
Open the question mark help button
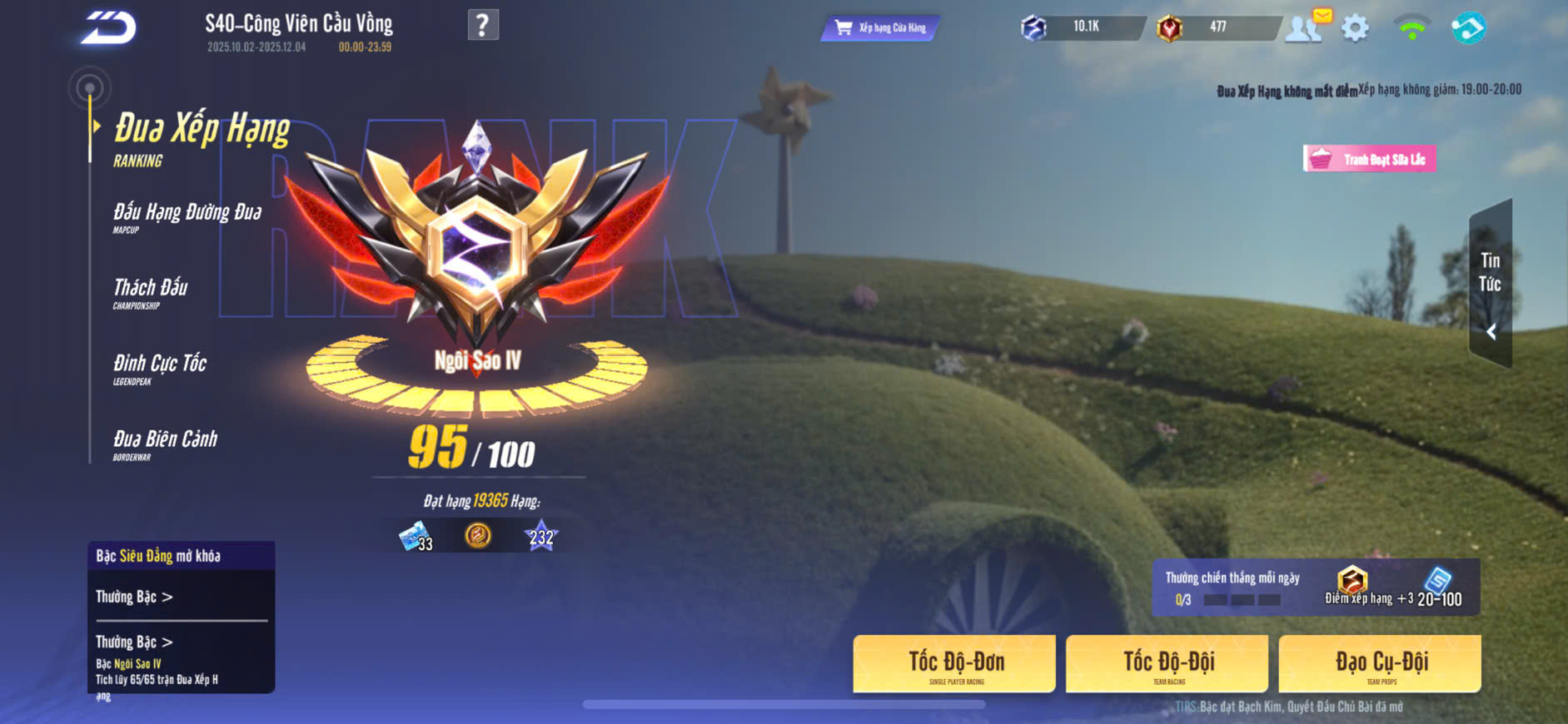click(483, 25)
